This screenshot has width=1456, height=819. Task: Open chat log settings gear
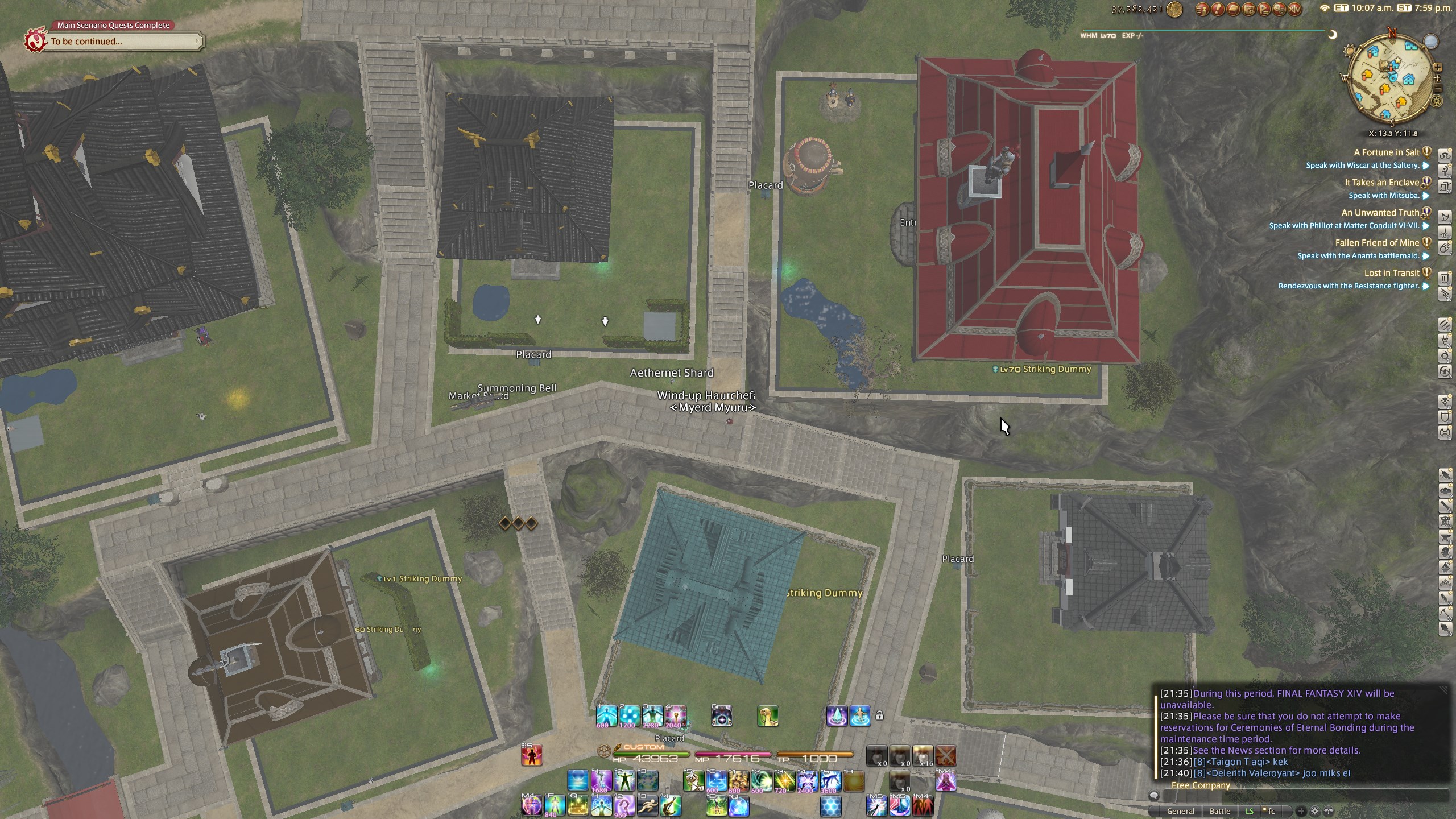coord(1314,811)
